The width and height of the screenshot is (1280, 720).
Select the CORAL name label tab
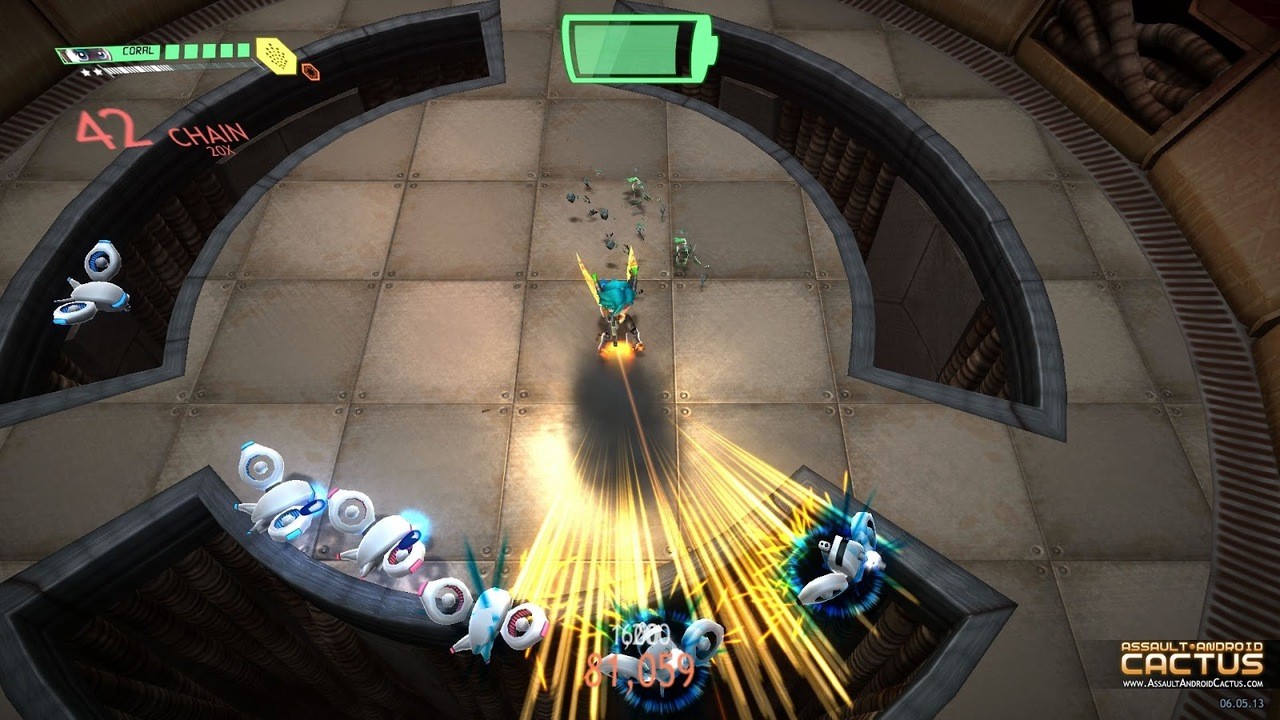138,50
